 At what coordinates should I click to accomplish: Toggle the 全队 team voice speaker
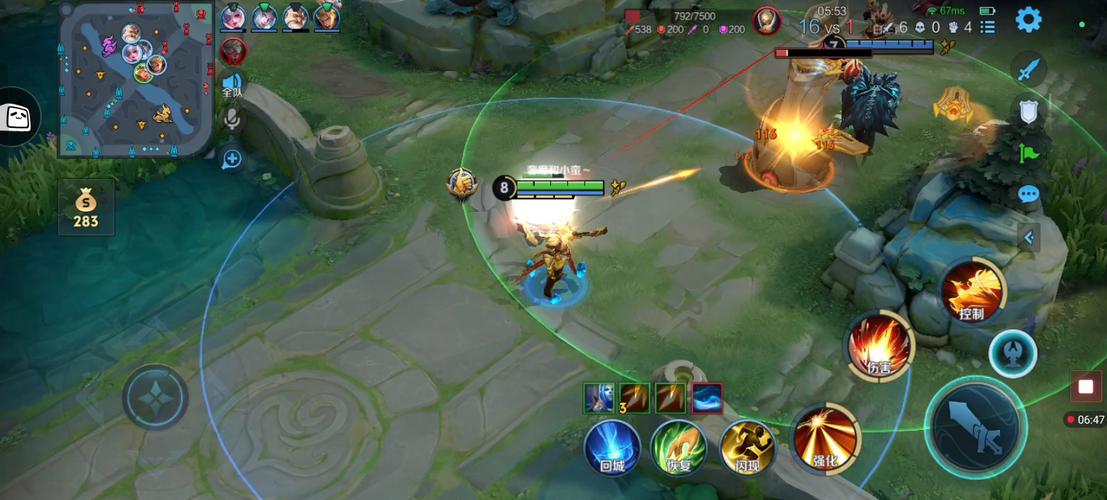pyautogui.click(x=232, y=84)
